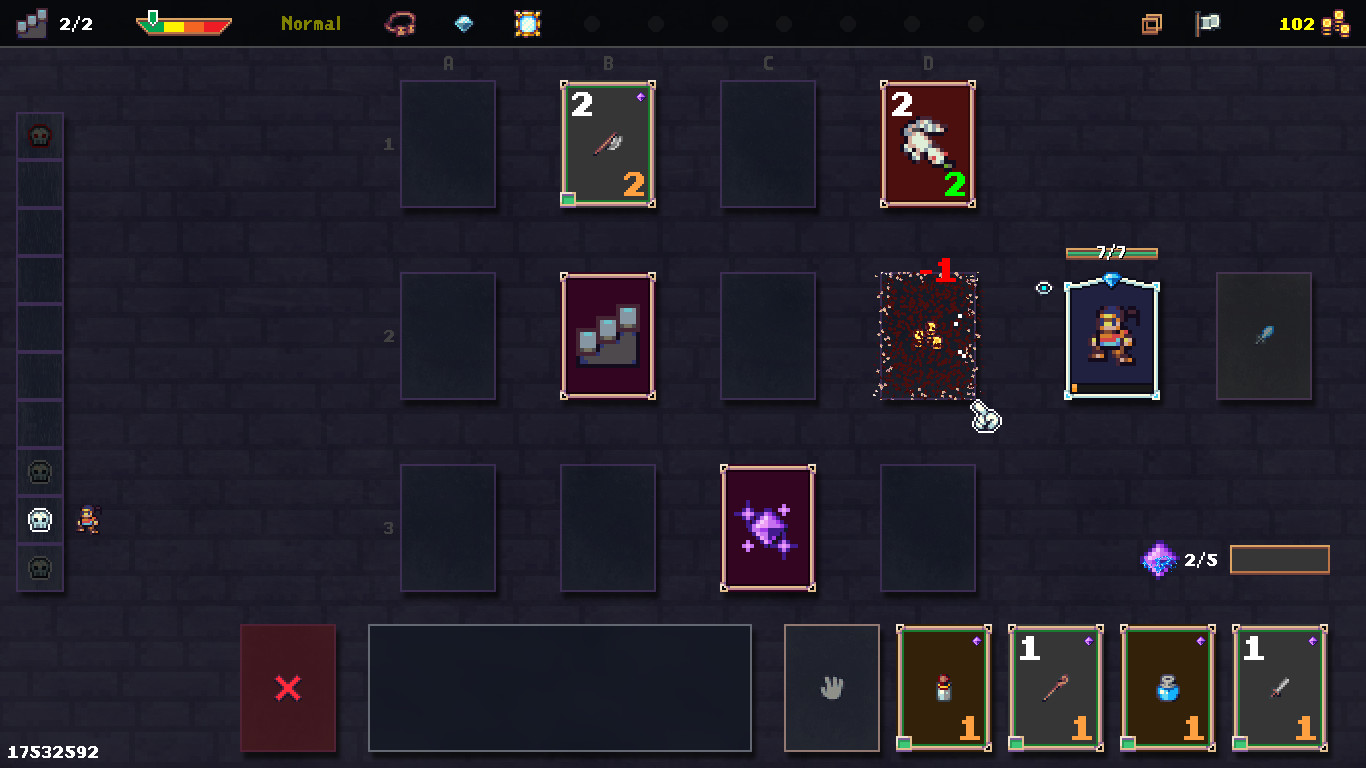Click the hero character sprite in the sidebar

88,521
